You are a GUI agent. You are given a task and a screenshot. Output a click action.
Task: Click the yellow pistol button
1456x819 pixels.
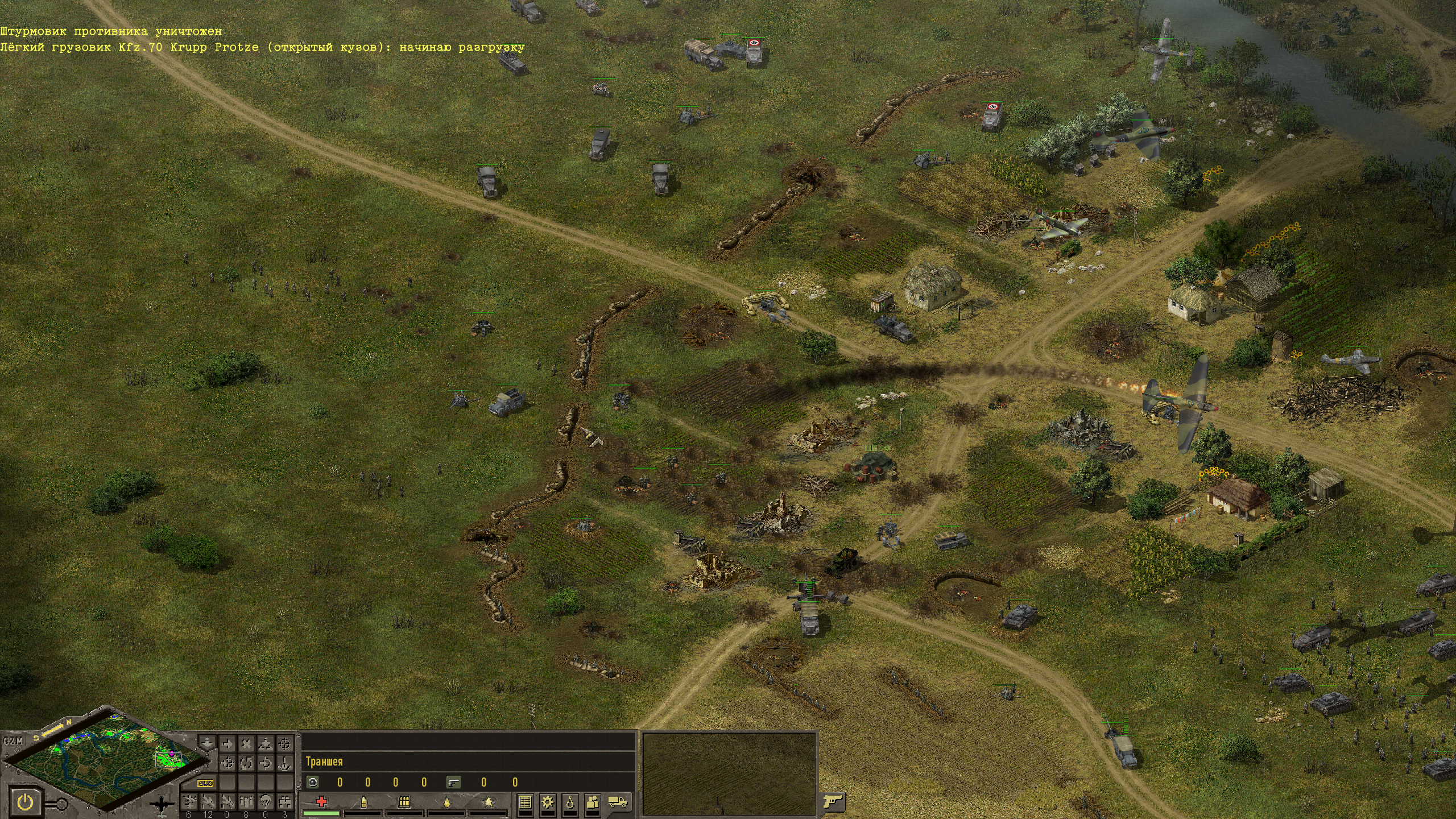831,802
